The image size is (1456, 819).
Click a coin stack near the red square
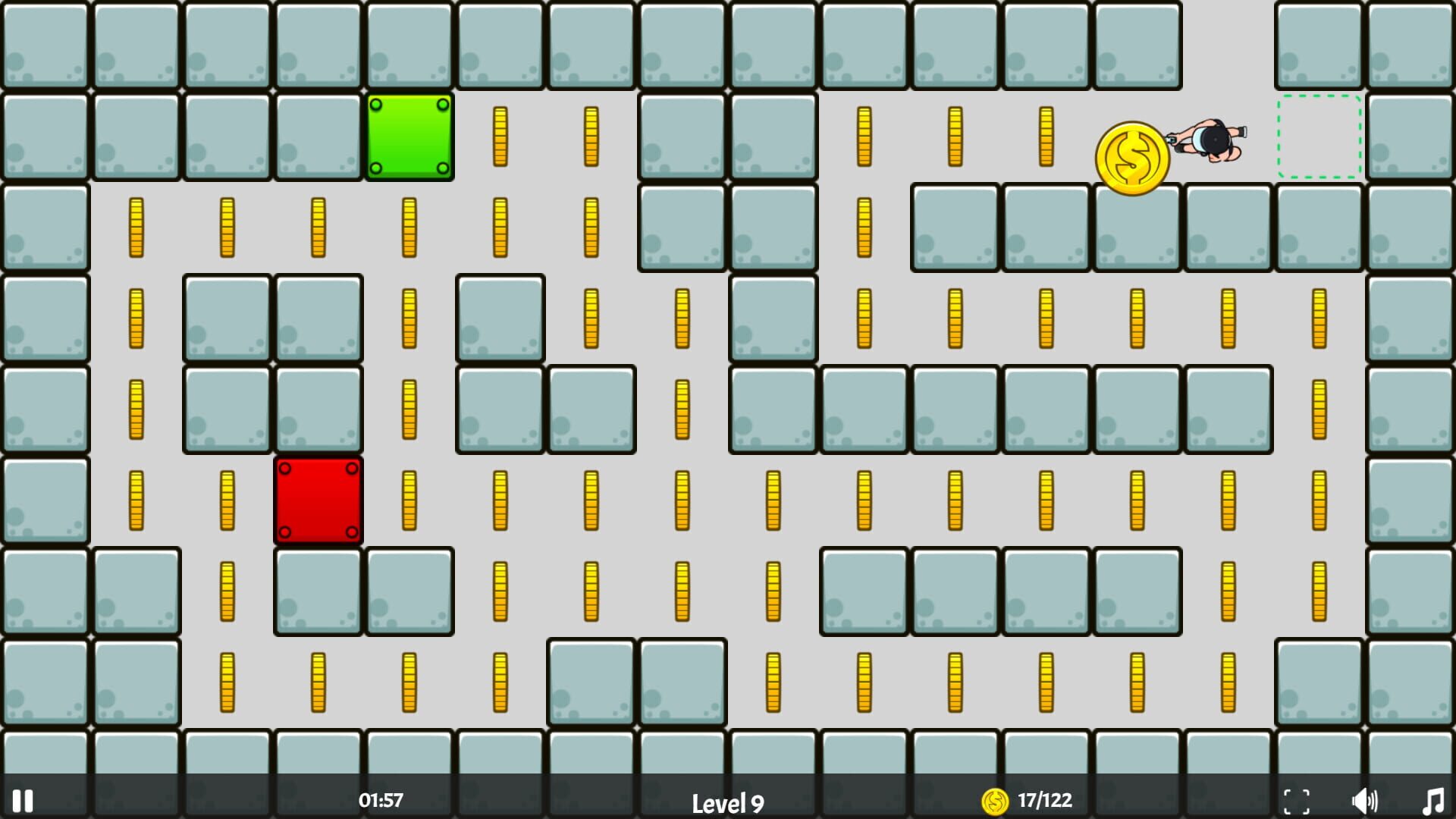(x=409, y=501)
